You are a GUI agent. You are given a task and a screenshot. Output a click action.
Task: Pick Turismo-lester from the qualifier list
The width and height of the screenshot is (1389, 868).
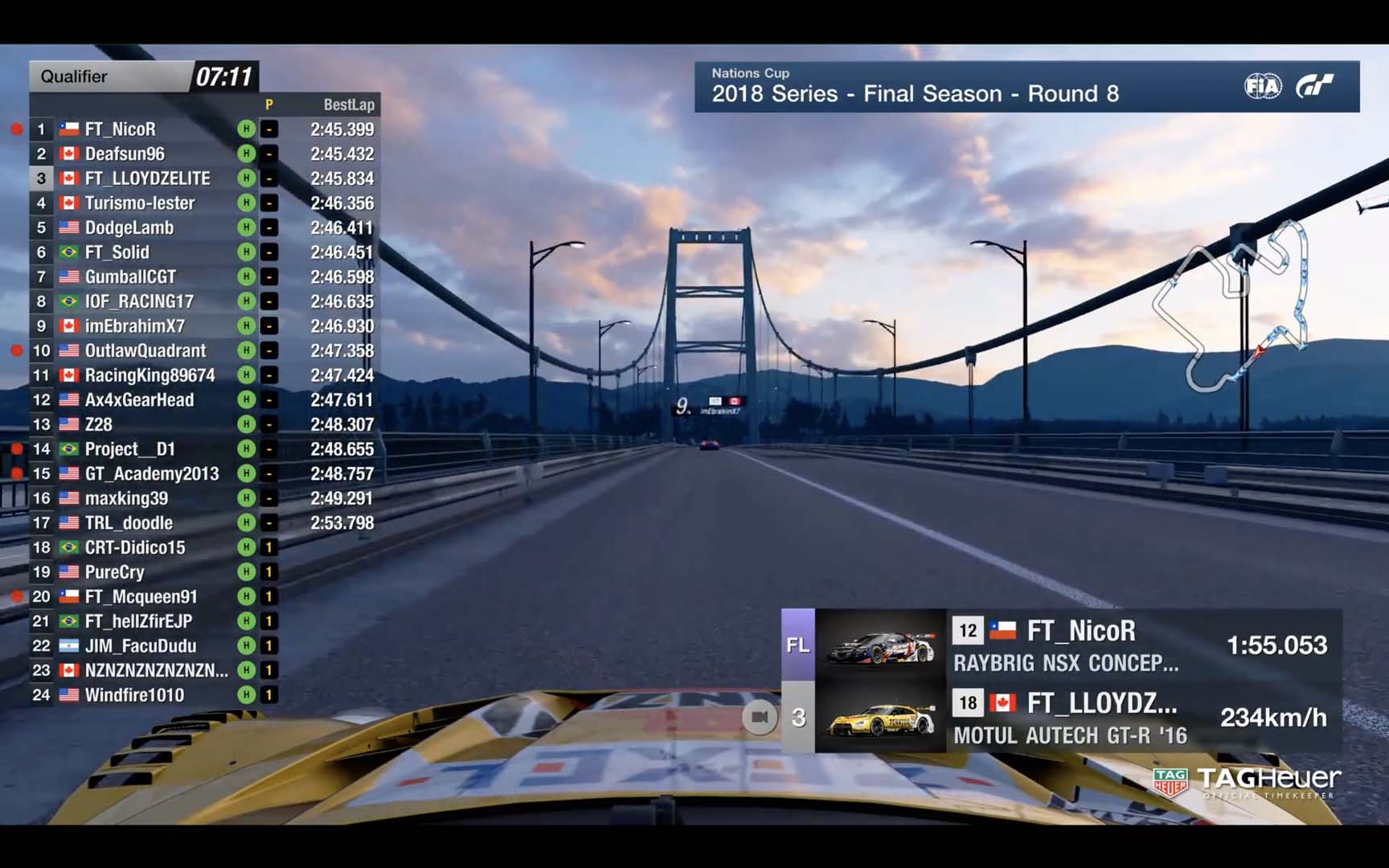(140, 203)
